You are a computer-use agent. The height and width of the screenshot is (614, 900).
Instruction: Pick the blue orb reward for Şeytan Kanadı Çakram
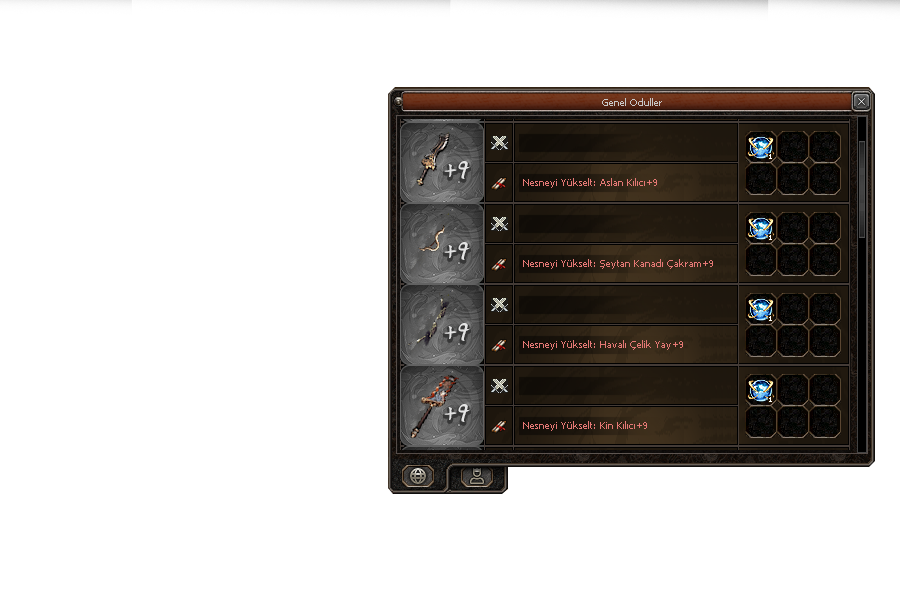(761, 228)
